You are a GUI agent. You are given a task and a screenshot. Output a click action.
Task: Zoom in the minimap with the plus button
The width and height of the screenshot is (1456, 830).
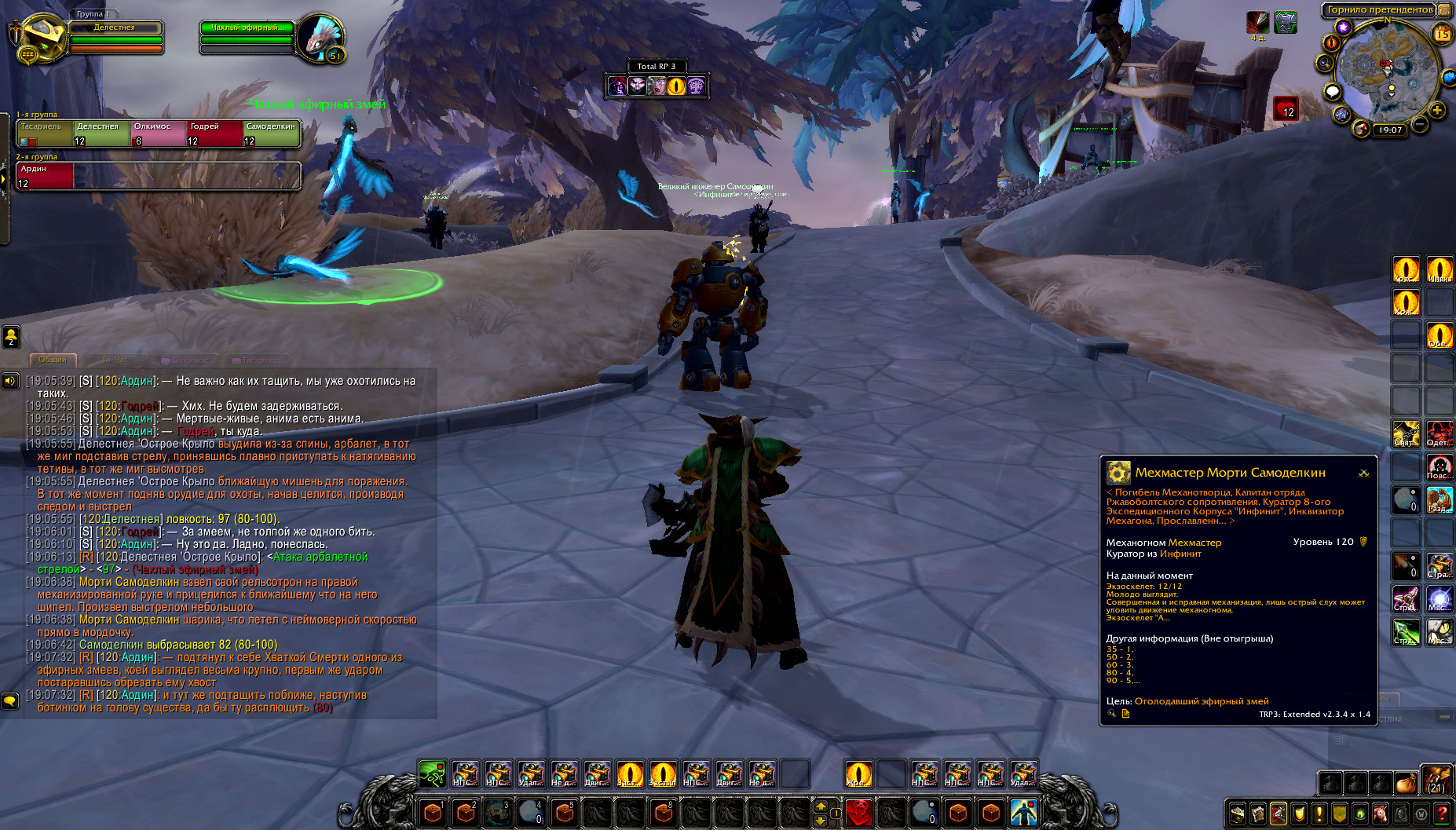1437,110
